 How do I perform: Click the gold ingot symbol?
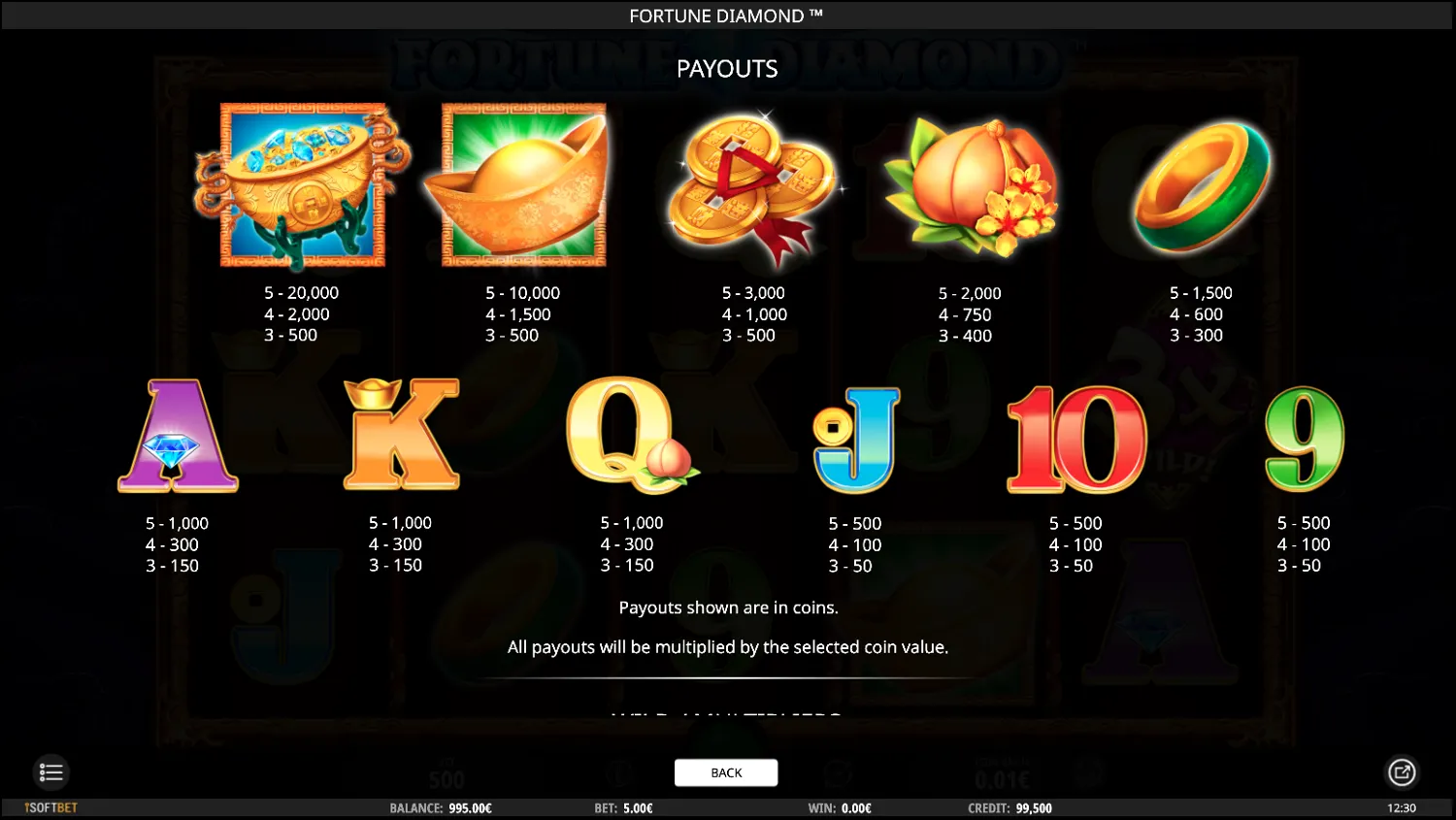[x=522, y=186]
